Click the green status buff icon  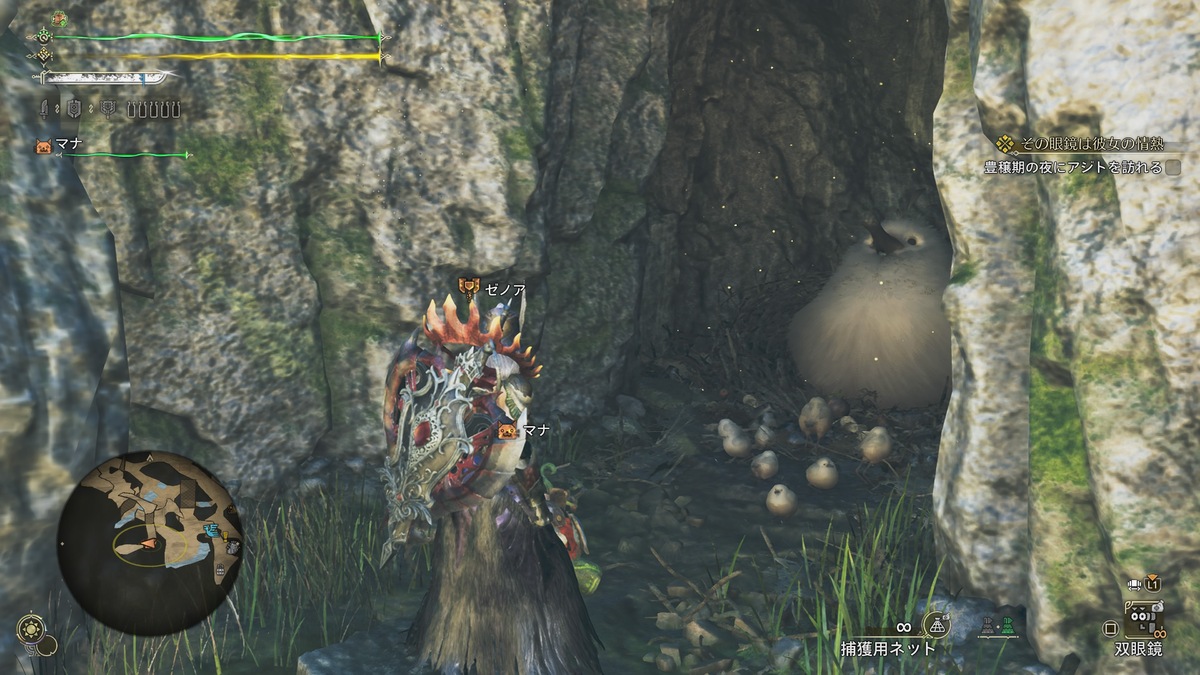pos(59,18)
